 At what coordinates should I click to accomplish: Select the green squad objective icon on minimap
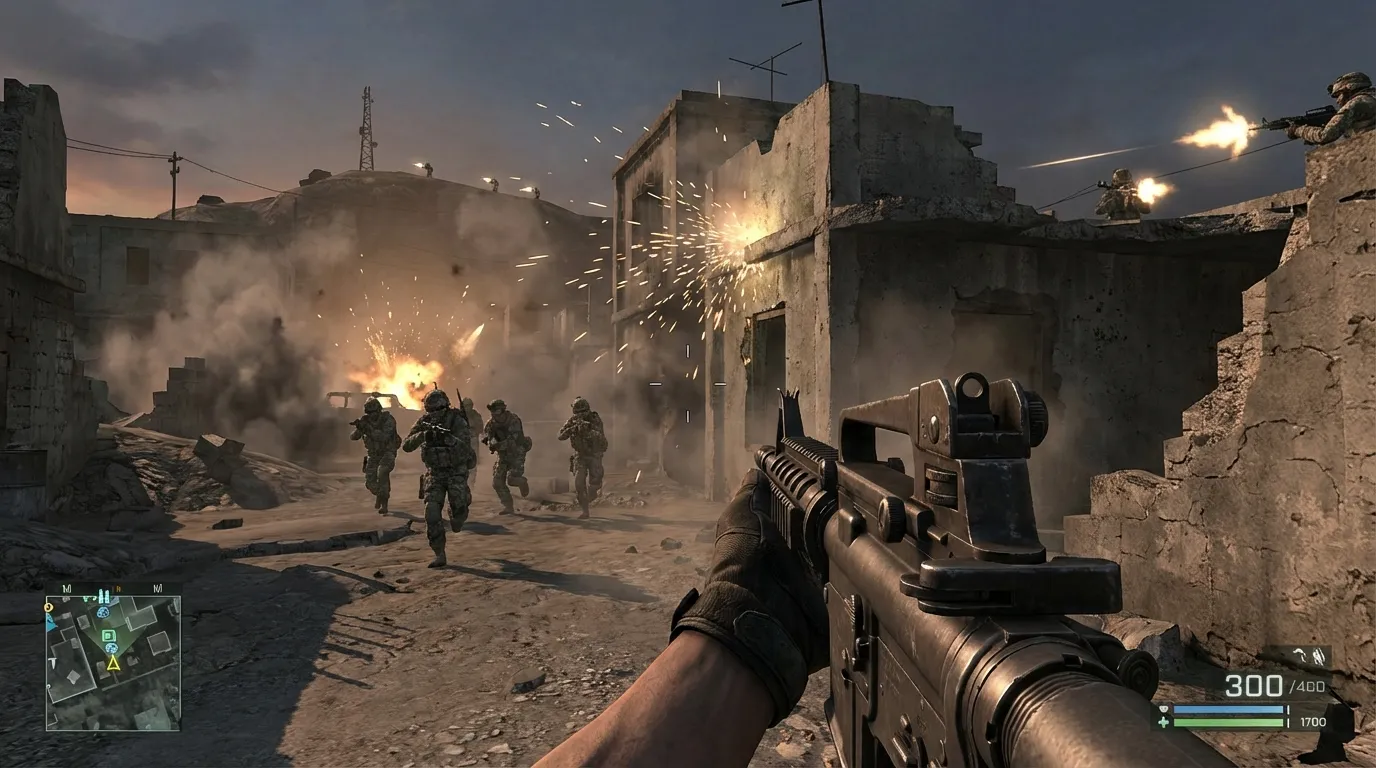(108, 635)
